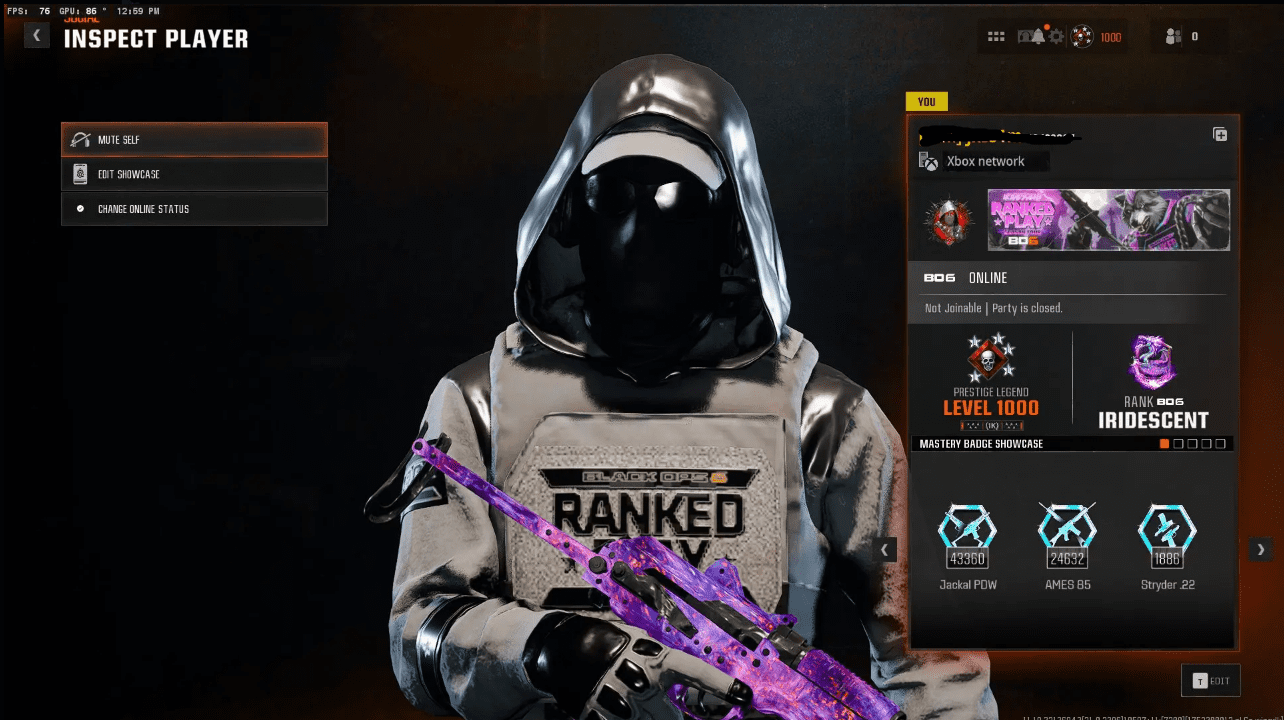Collapse with the left carousel arrow
Image resolution: width=1284 pixels, height=720 pixels.
click(883, 549)
